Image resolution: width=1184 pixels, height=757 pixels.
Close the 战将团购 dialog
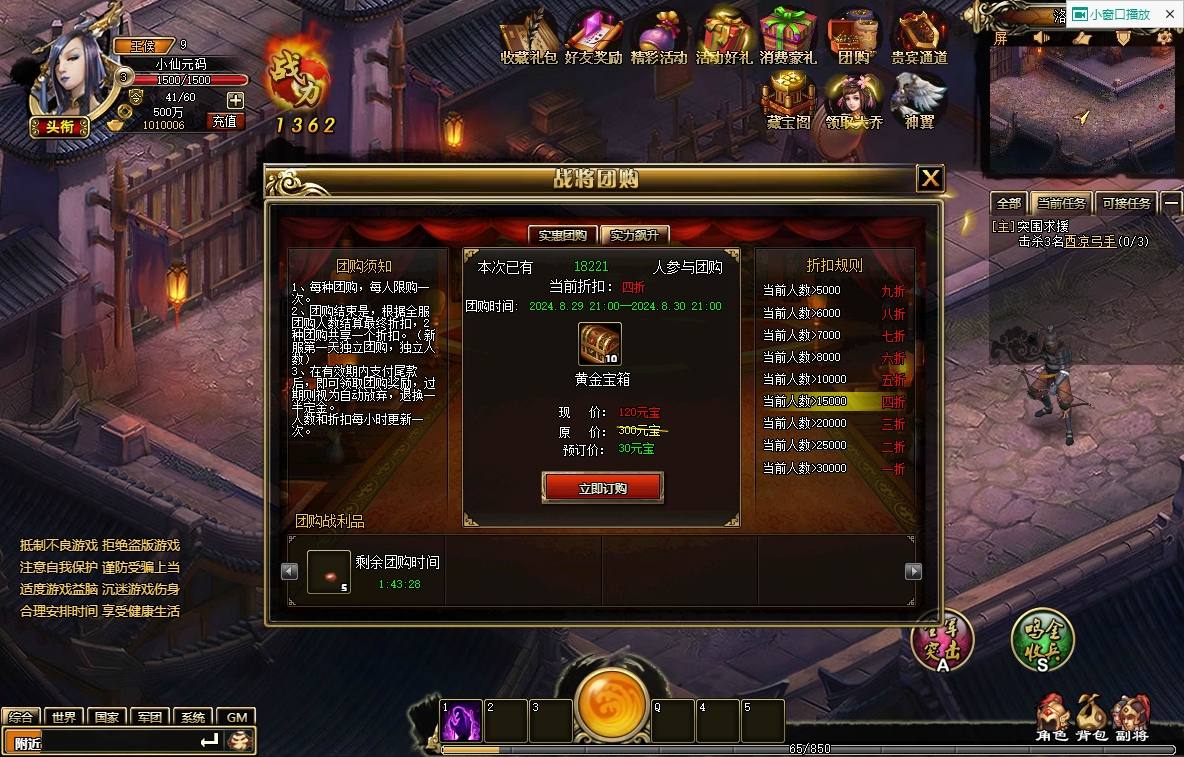click(930, 178)
